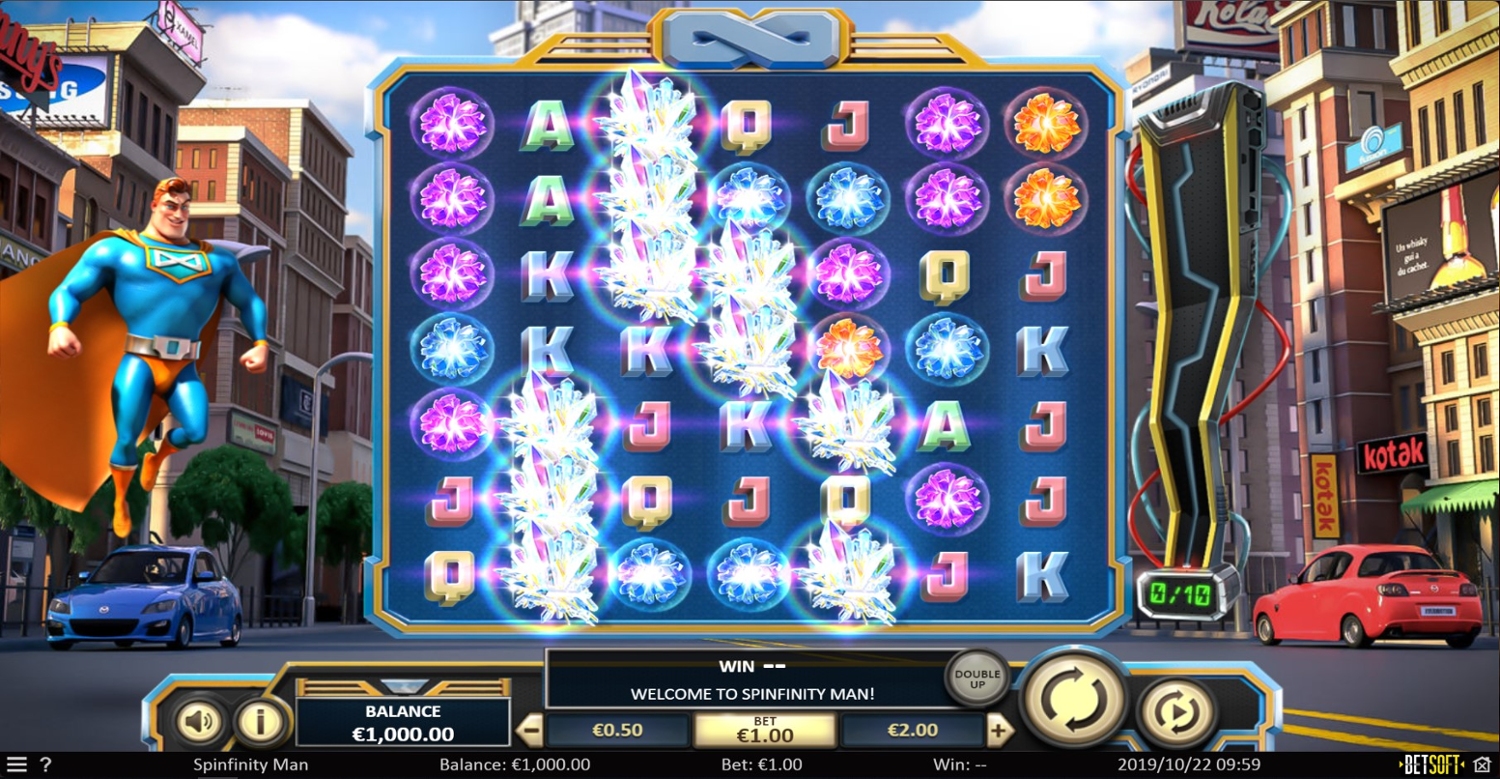Toggle game sound with the speaker icon
This screenshot has height=779, width=1500.
pyautogui.click(x=198, y=721)
